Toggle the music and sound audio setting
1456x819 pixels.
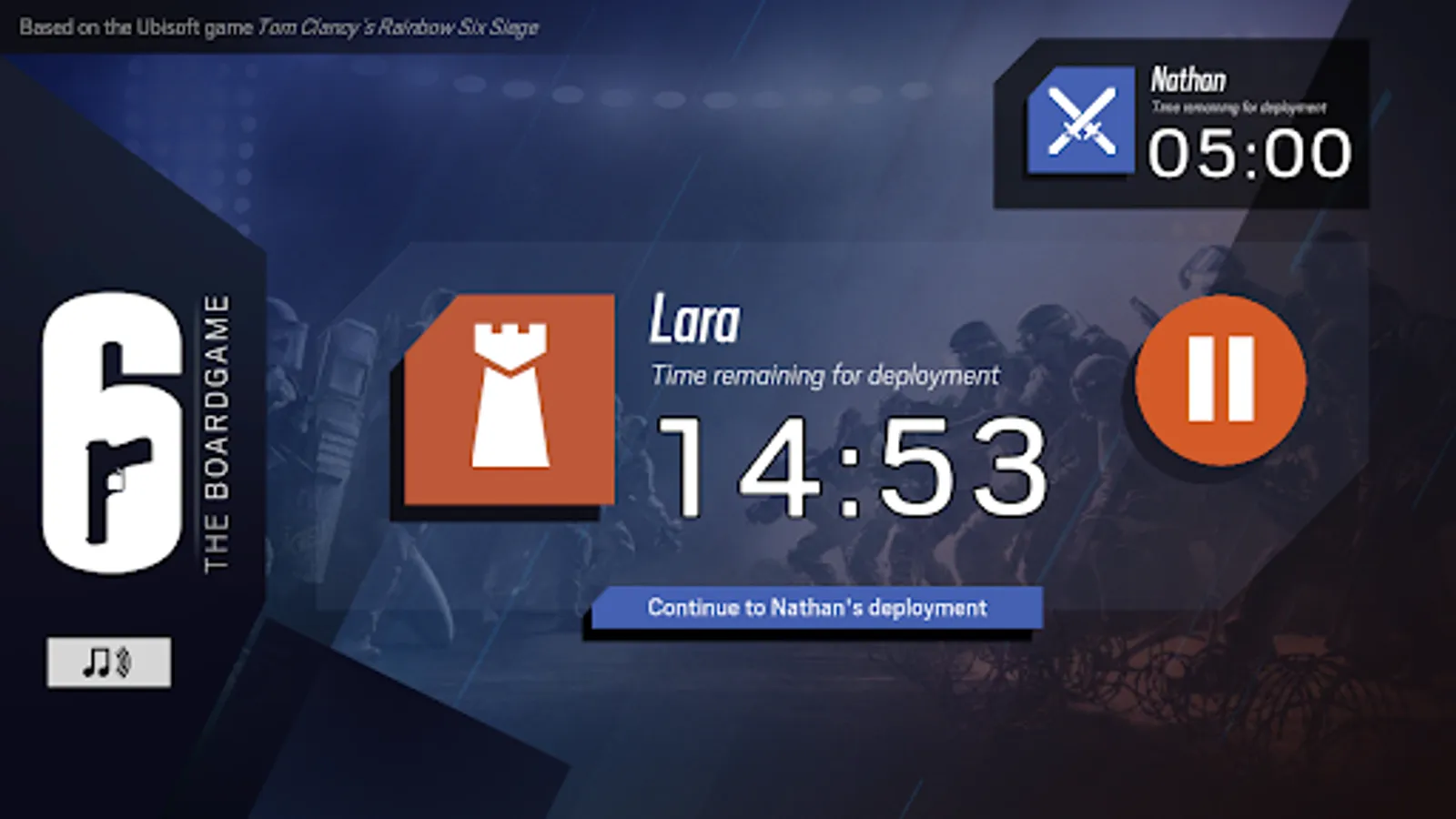pyautogui.click(x=108, y=662)
